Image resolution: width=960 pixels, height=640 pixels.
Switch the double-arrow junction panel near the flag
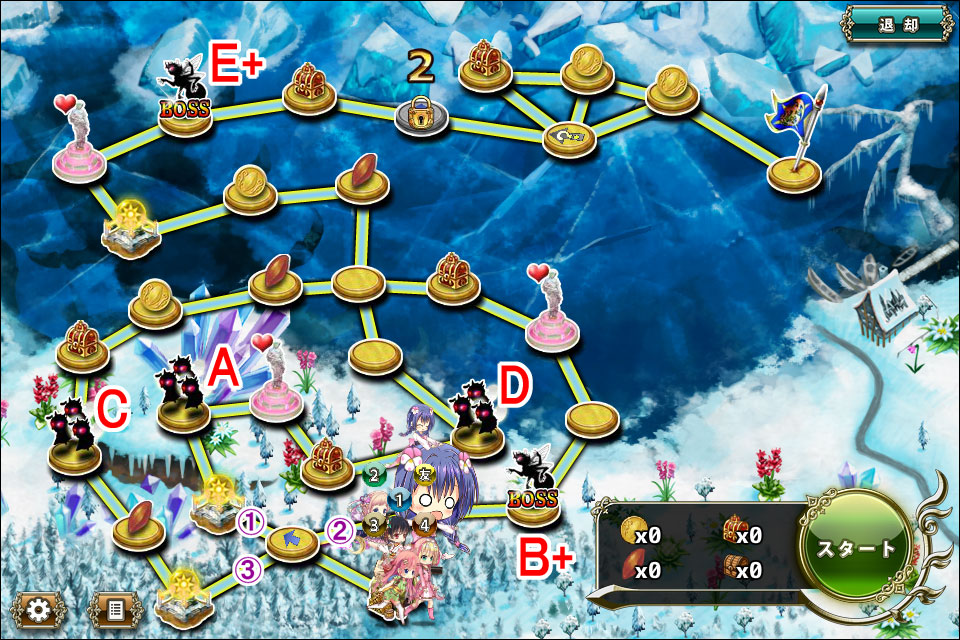click(x=569, y=136)
